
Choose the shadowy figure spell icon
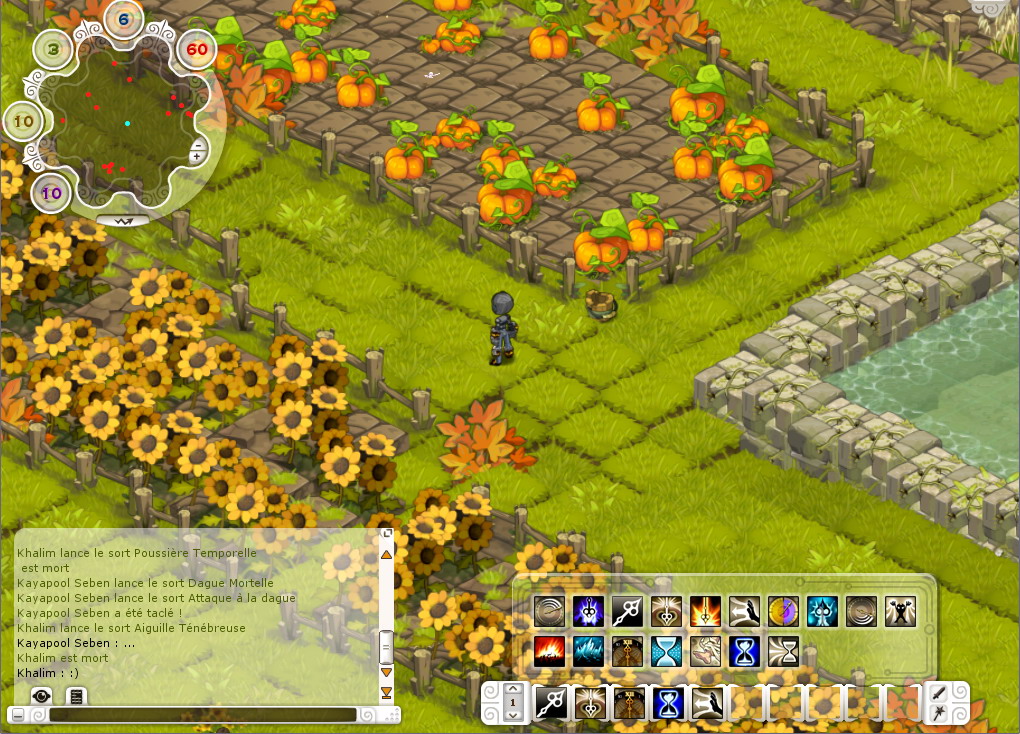(900, 611)
